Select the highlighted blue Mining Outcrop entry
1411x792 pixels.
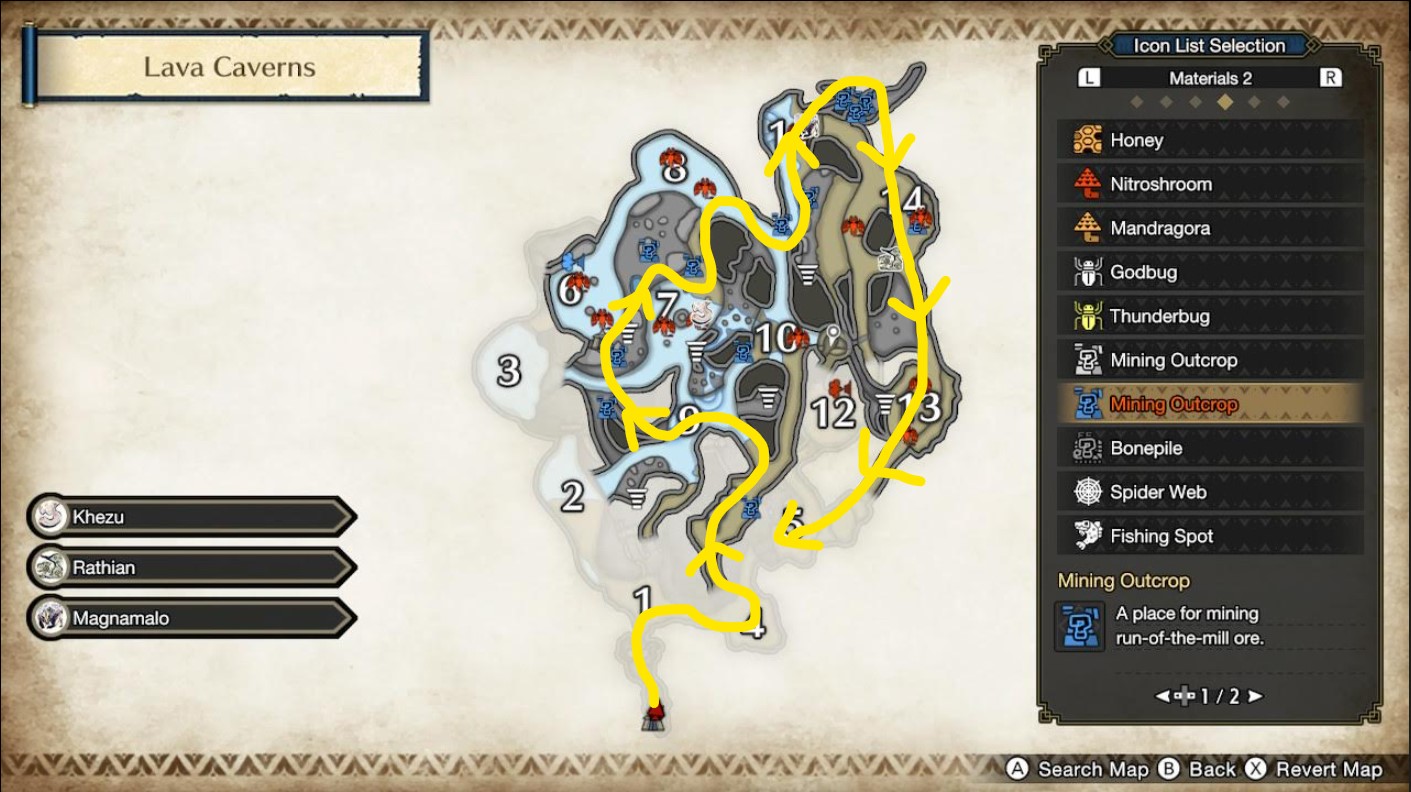tap(1210, 404)
